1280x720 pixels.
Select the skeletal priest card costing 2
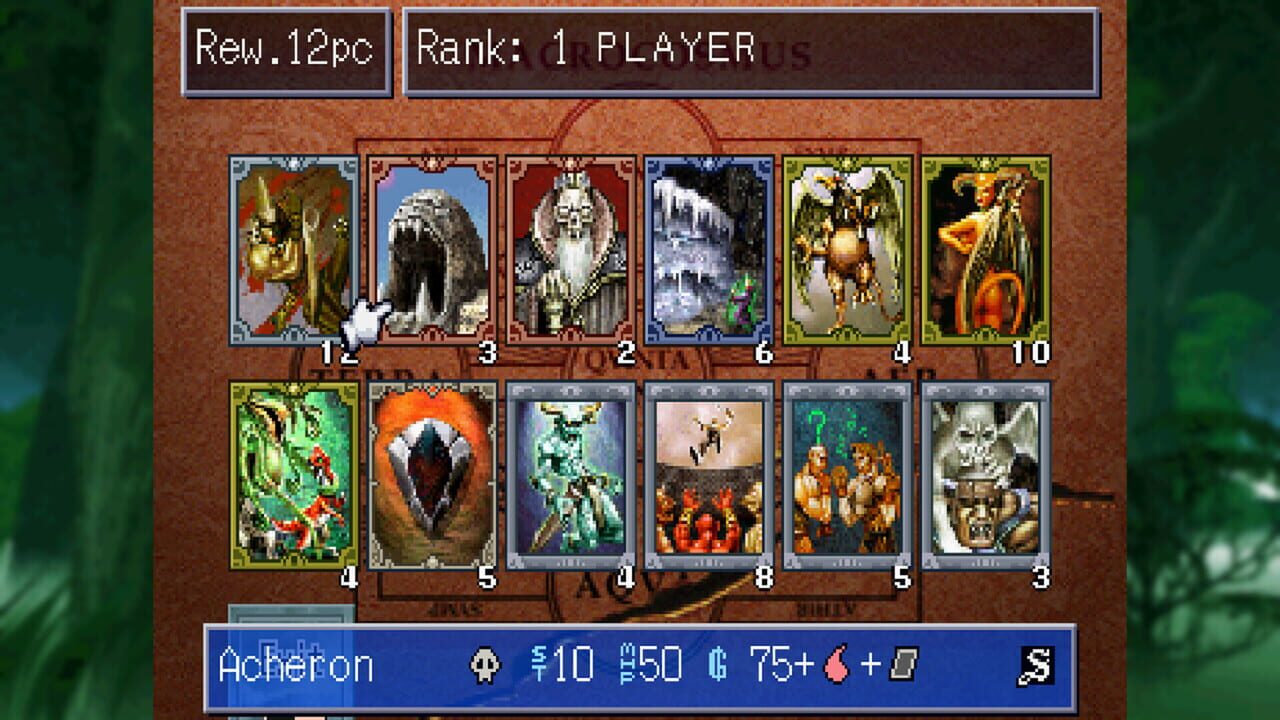[570, 250]
